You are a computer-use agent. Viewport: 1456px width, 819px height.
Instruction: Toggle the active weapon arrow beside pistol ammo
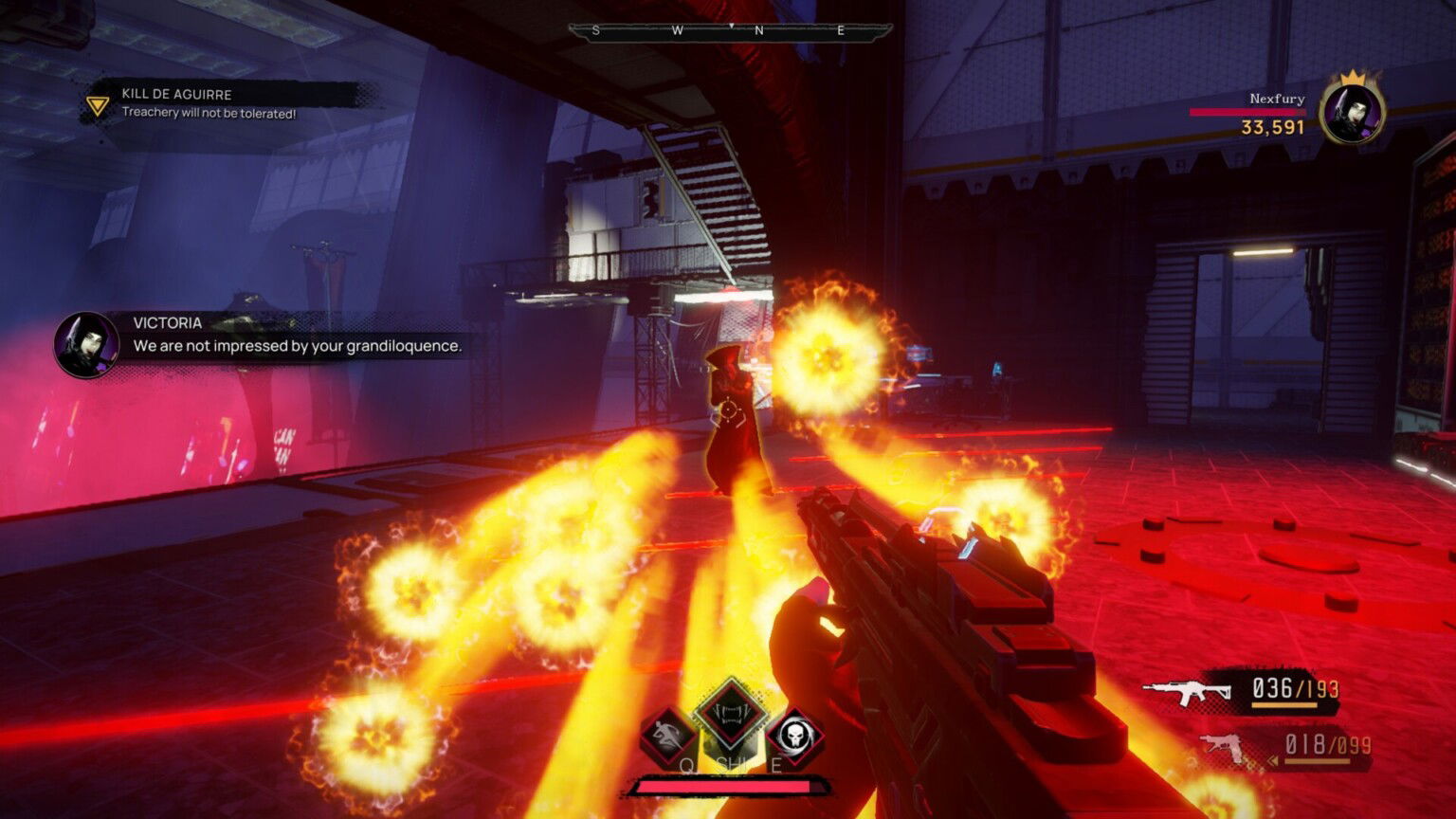1273,761
